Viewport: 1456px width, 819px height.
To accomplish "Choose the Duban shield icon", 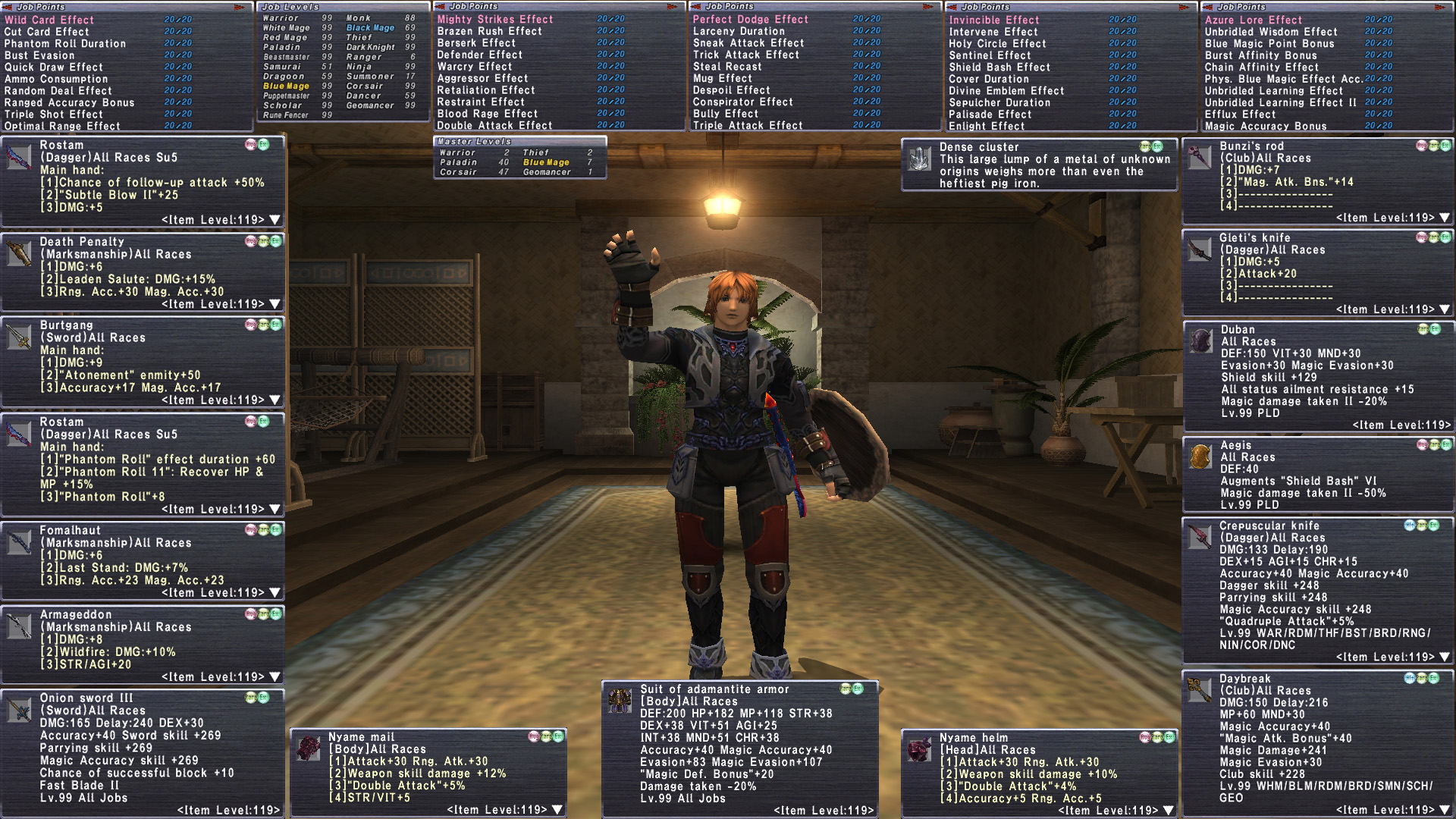I will point(1200,341).
